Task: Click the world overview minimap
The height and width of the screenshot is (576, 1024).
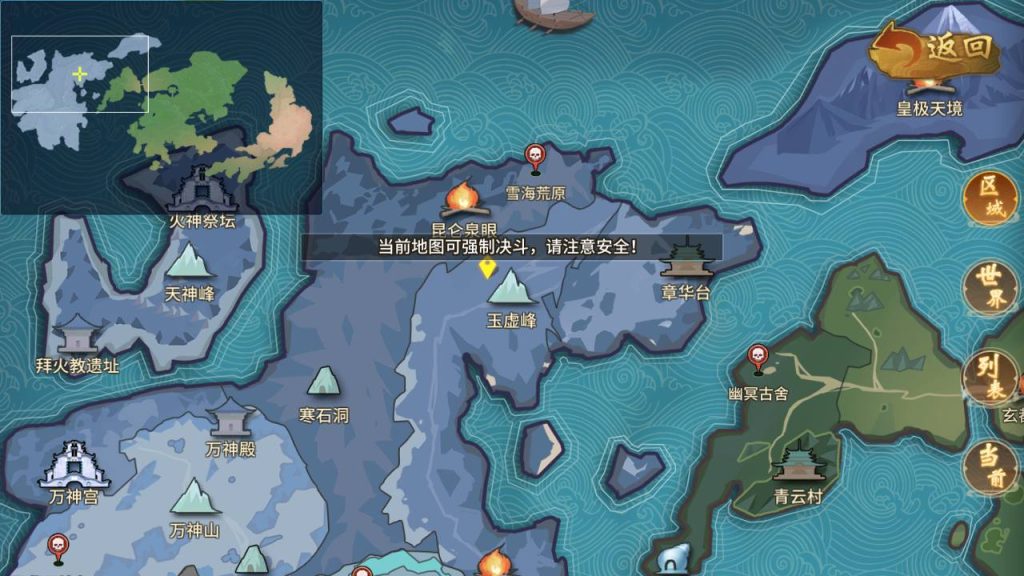Action: pyautogui.click(x=160, y=105)
